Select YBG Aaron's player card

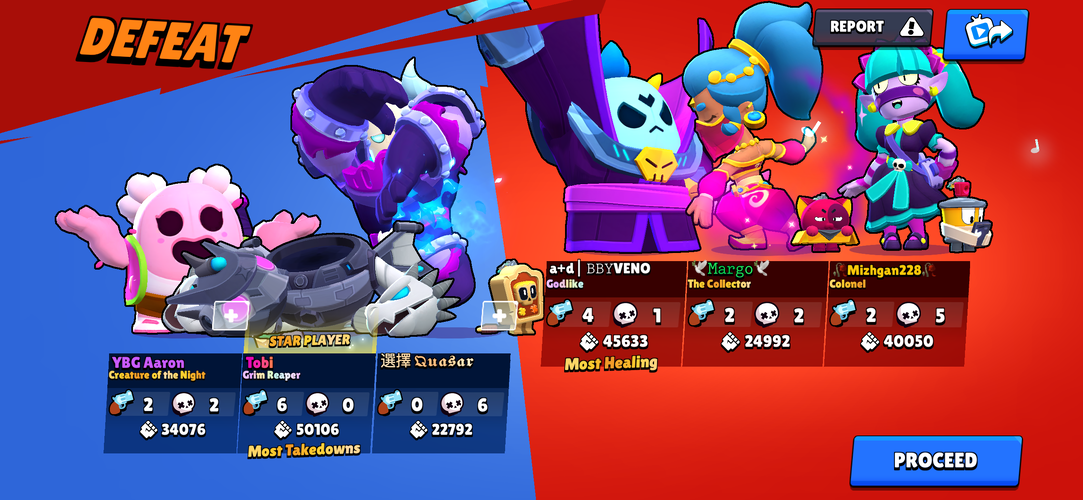(172, 400)
